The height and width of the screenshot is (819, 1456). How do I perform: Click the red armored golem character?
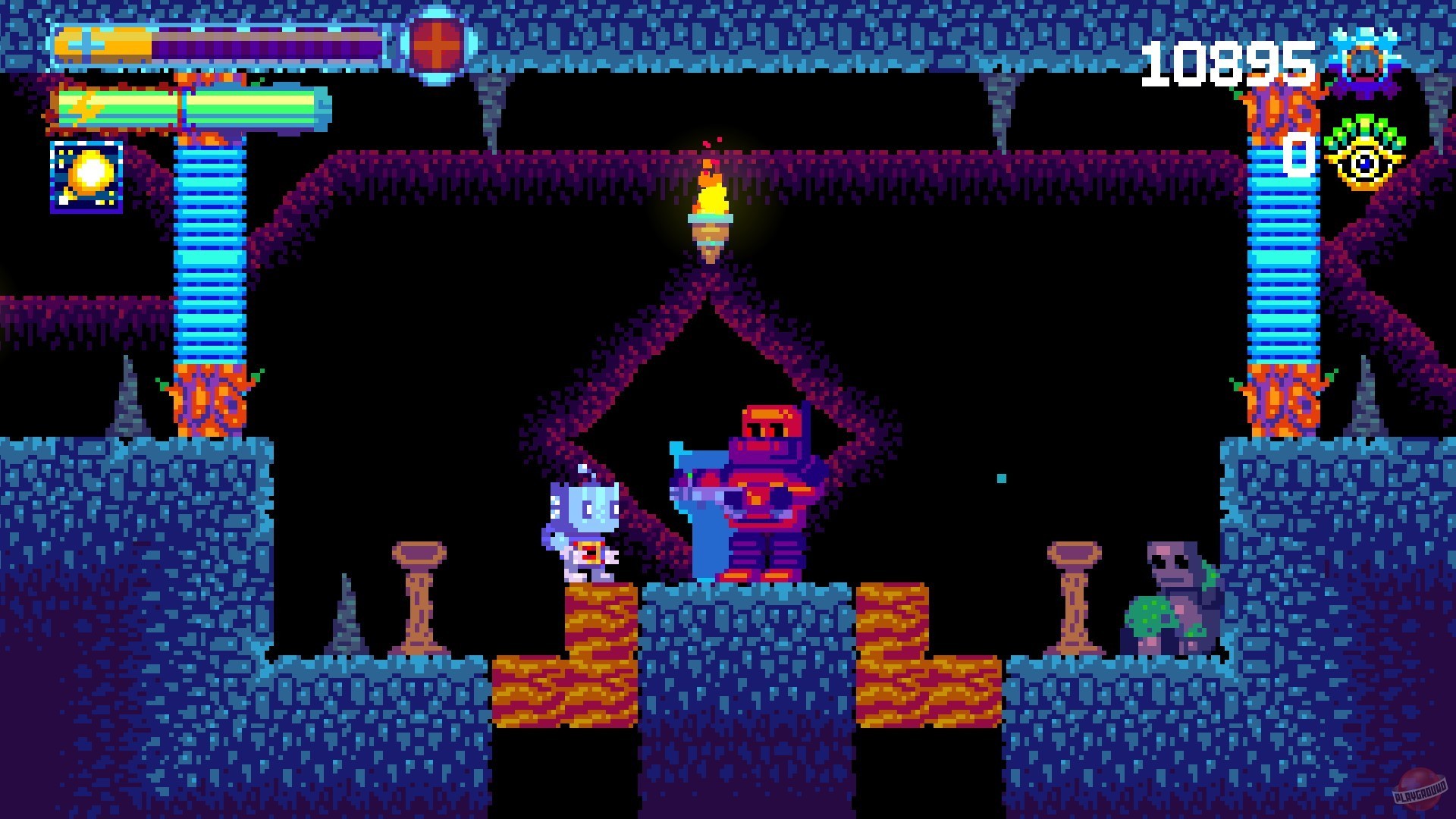point(766,493)
